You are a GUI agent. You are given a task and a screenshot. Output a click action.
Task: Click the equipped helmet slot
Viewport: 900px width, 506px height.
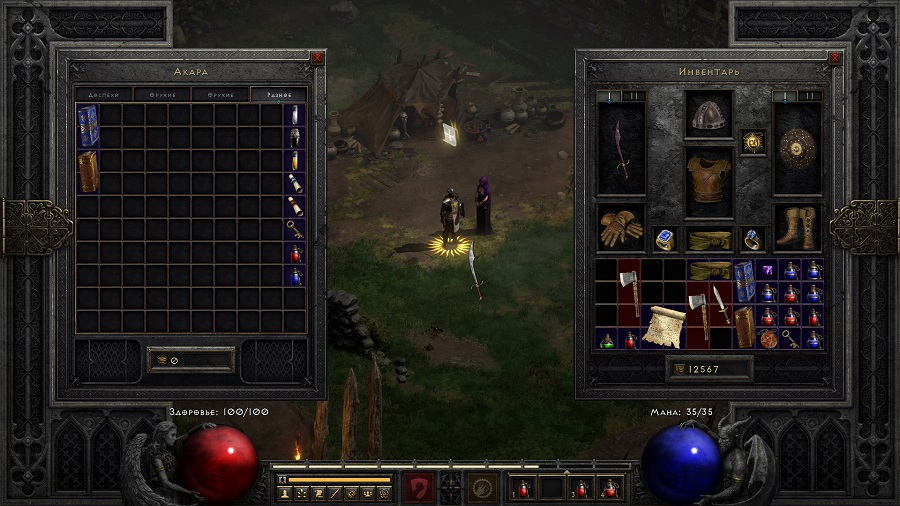tap(709, 114)
